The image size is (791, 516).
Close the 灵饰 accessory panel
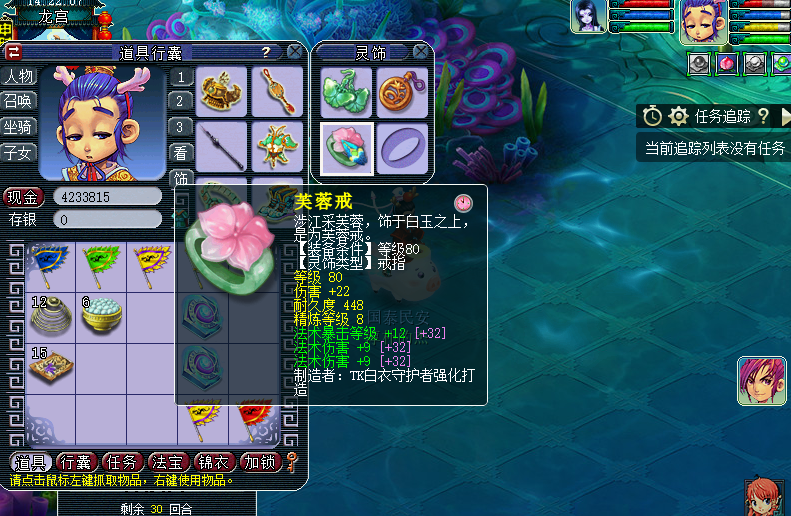[421, 51]
